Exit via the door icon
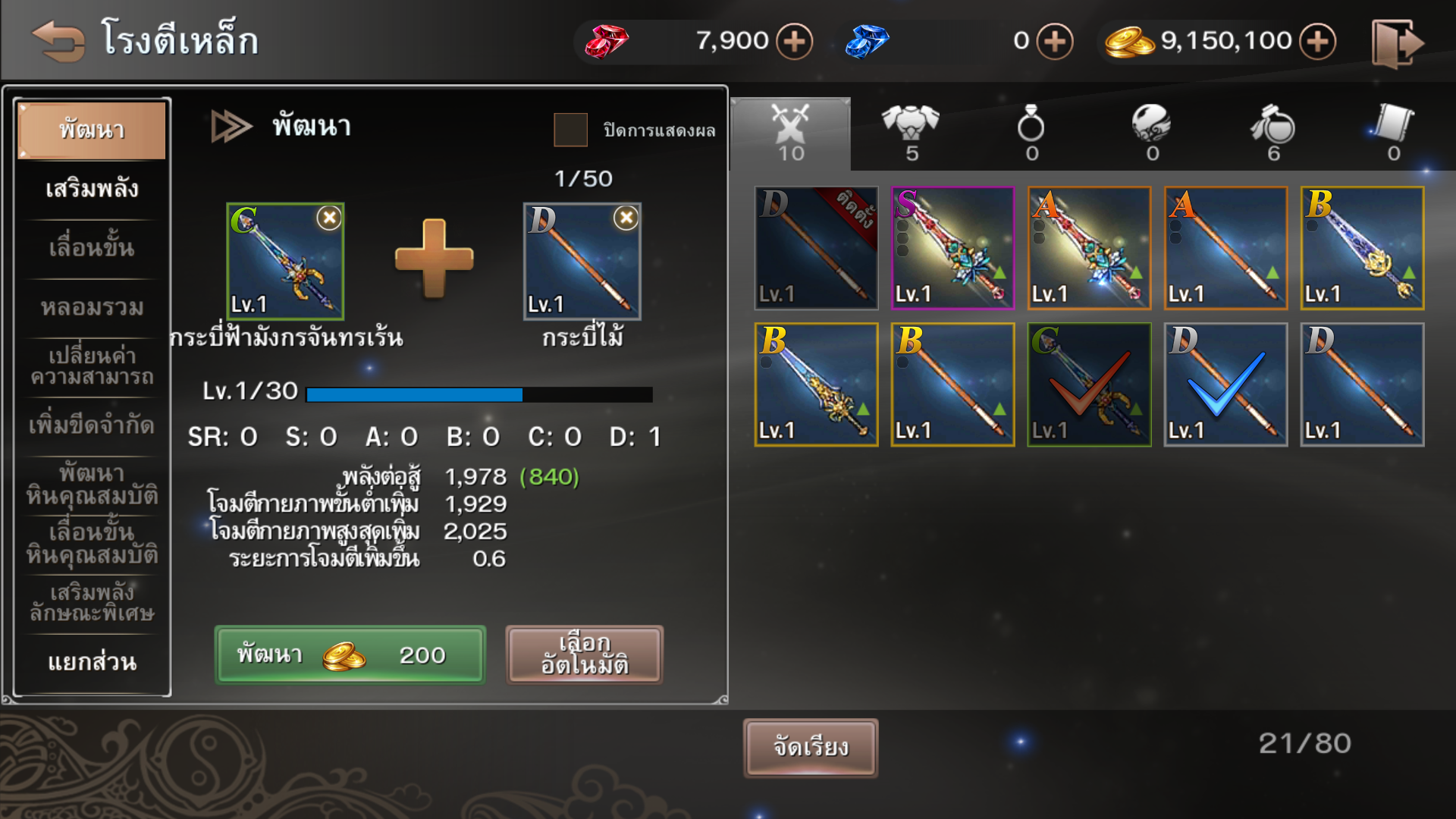 [x=1397, y=42]
